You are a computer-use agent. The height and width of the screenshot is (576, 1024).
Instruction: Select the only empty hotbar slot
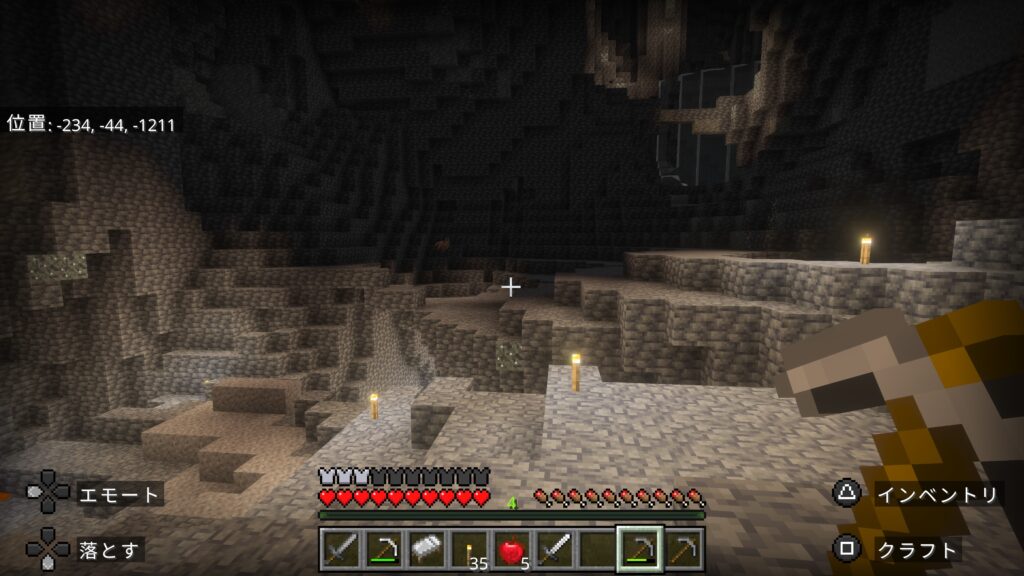[x=597, y=549]
